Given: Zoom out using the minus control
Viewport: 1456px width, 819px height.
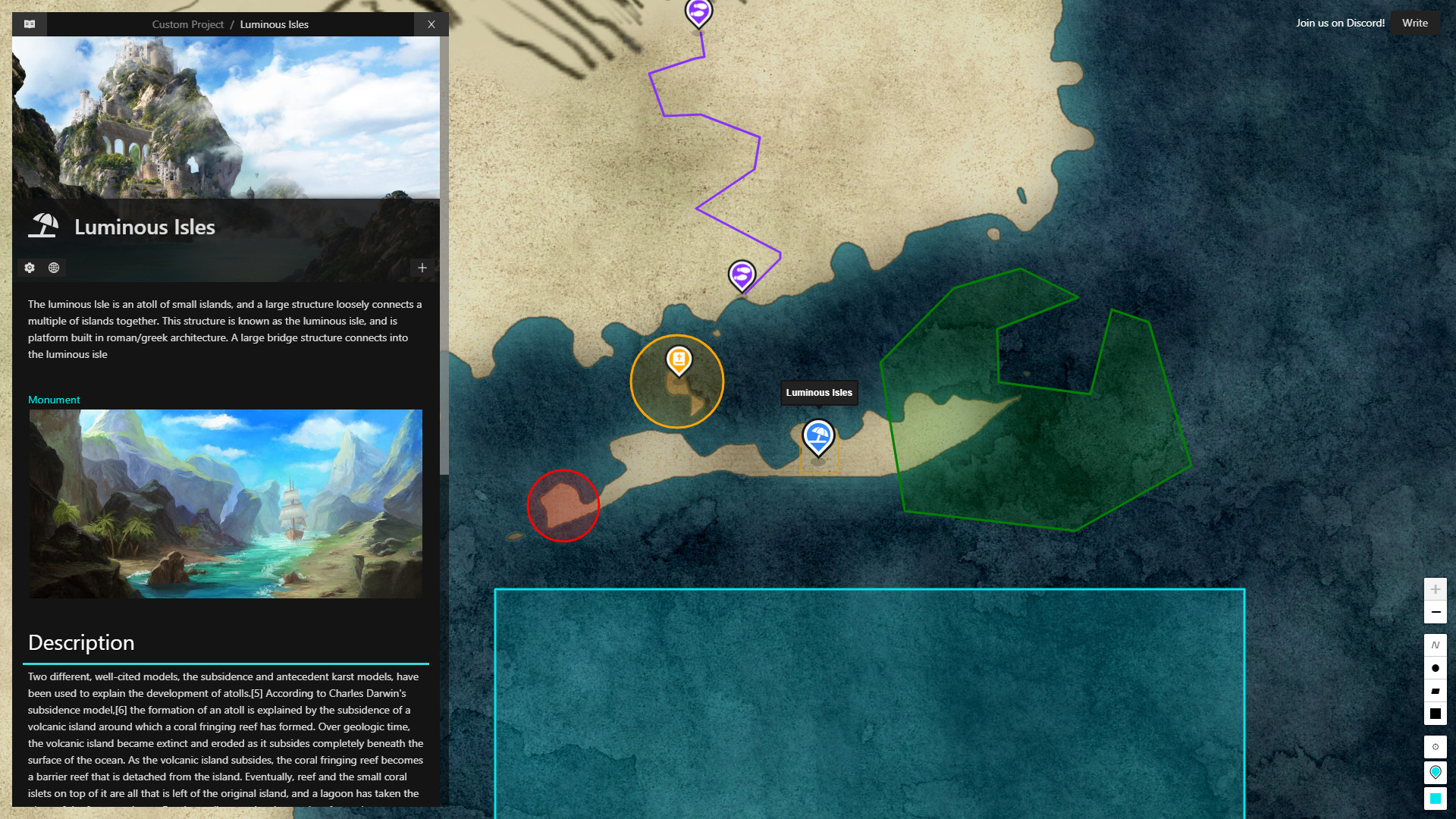Looking at the screenshot, I should click(1436, 612).
